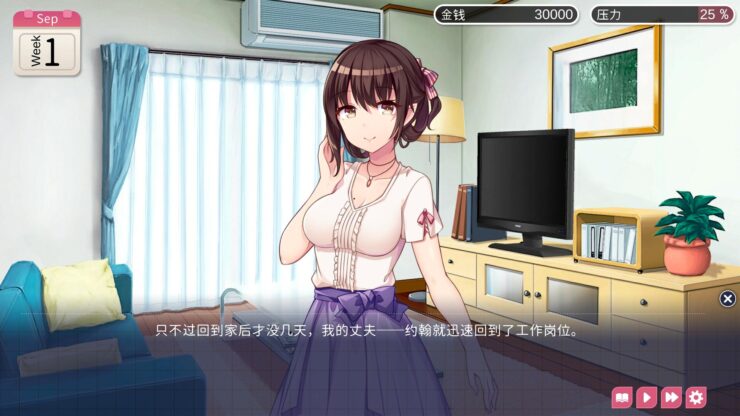The width and height of the screenshot is (740, 416).
Task: Click the Sep Week 1 calendar
Action: pyautogui.click(x=46, y=42)
